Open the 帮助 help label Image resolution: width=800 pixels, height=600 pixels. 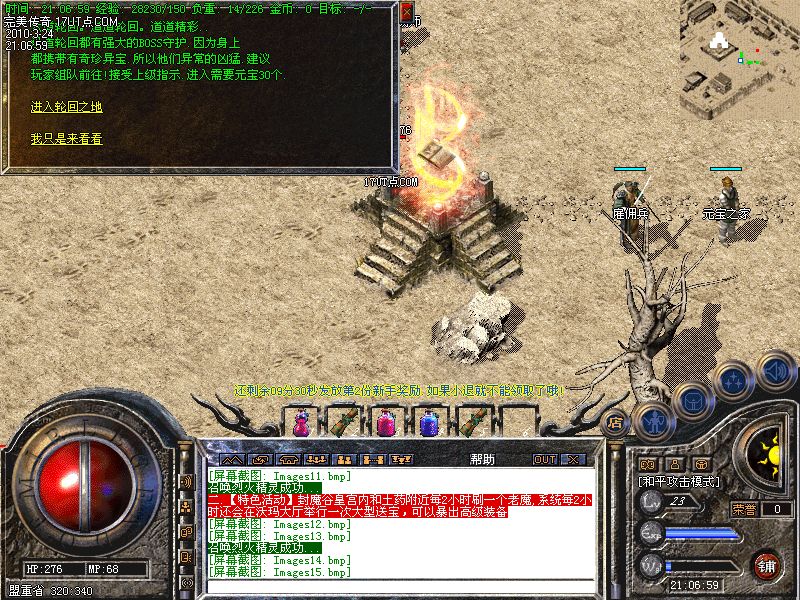[482, 459]
